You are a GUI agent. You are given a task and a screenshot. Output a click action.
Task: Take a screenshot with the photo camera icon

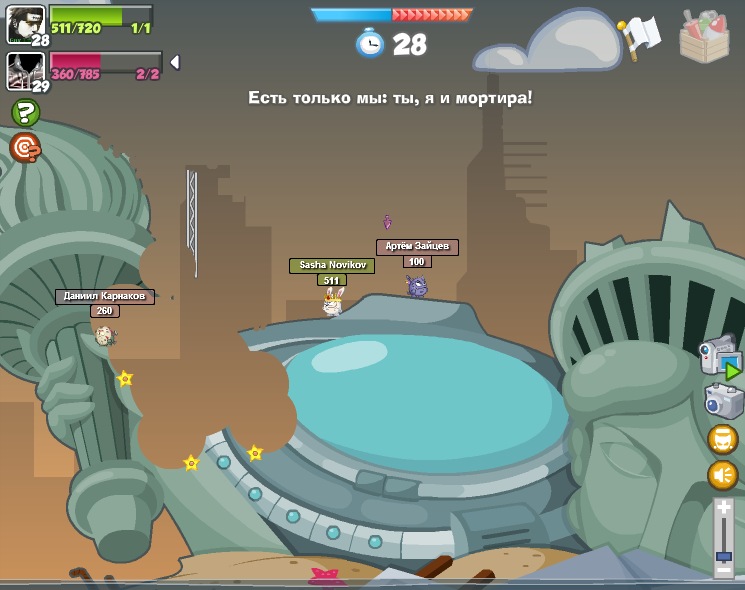point(723,401)
